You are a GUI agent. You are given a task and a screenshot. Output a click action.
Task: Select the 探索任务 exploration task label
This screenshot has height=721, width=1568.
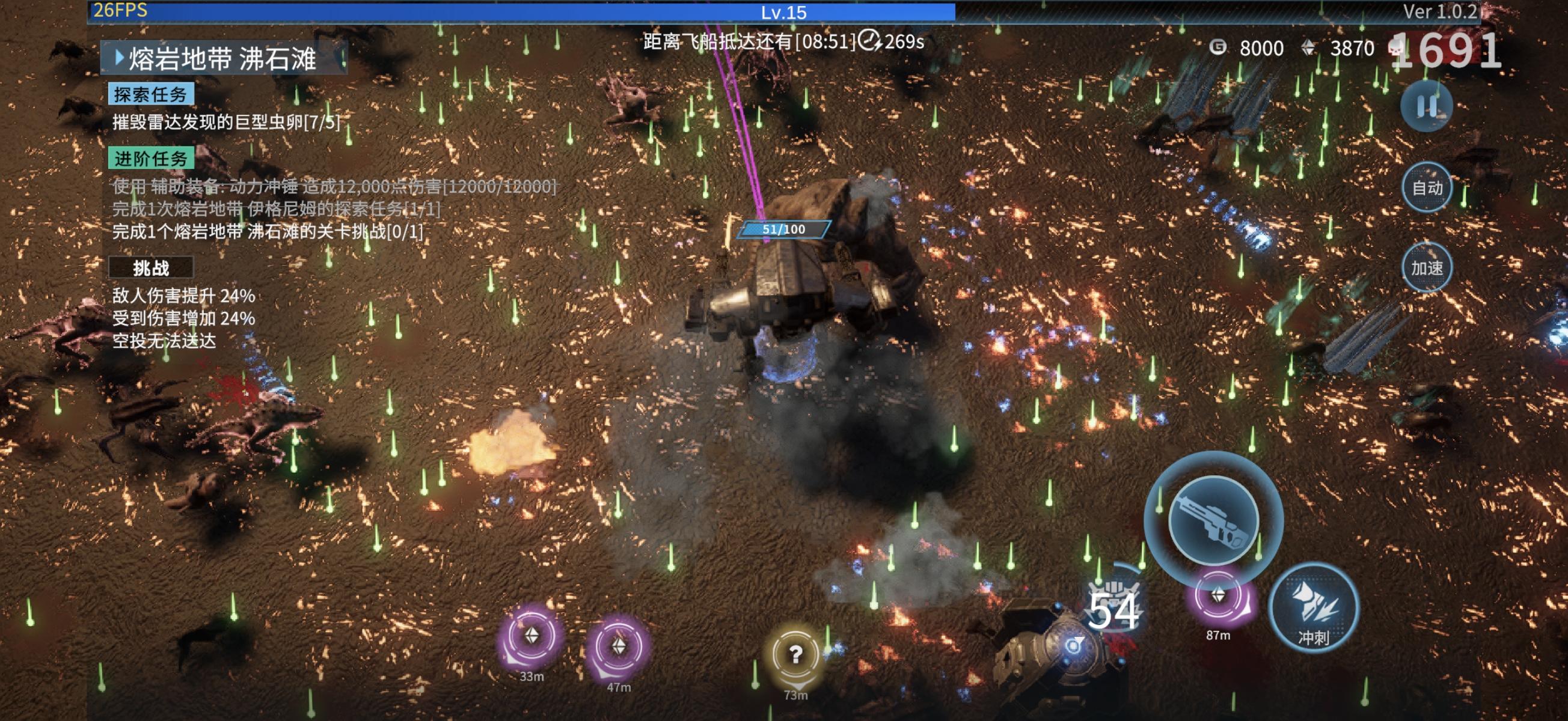click(151, 94)
